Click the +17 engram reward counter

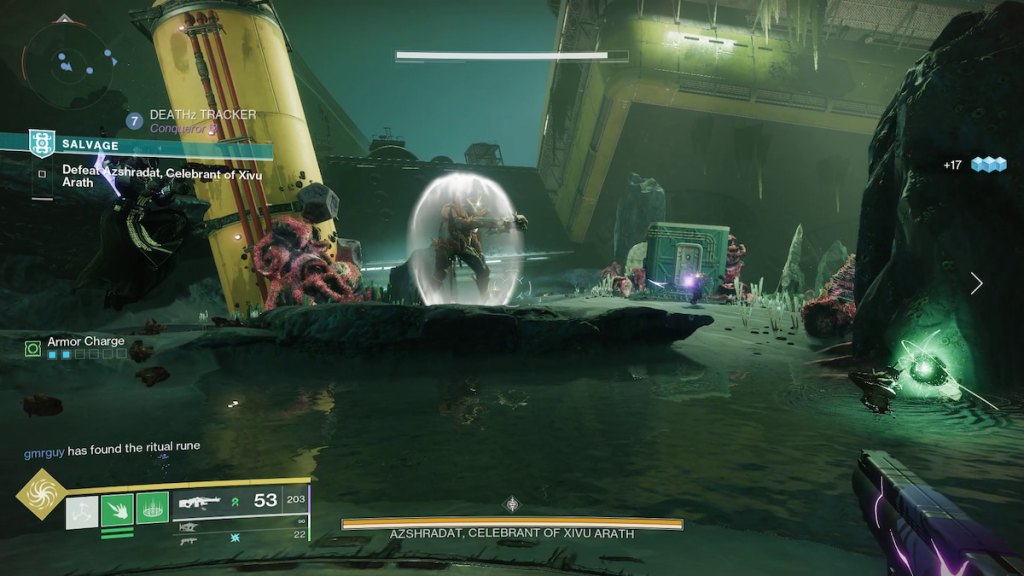(x=974, y=164)
